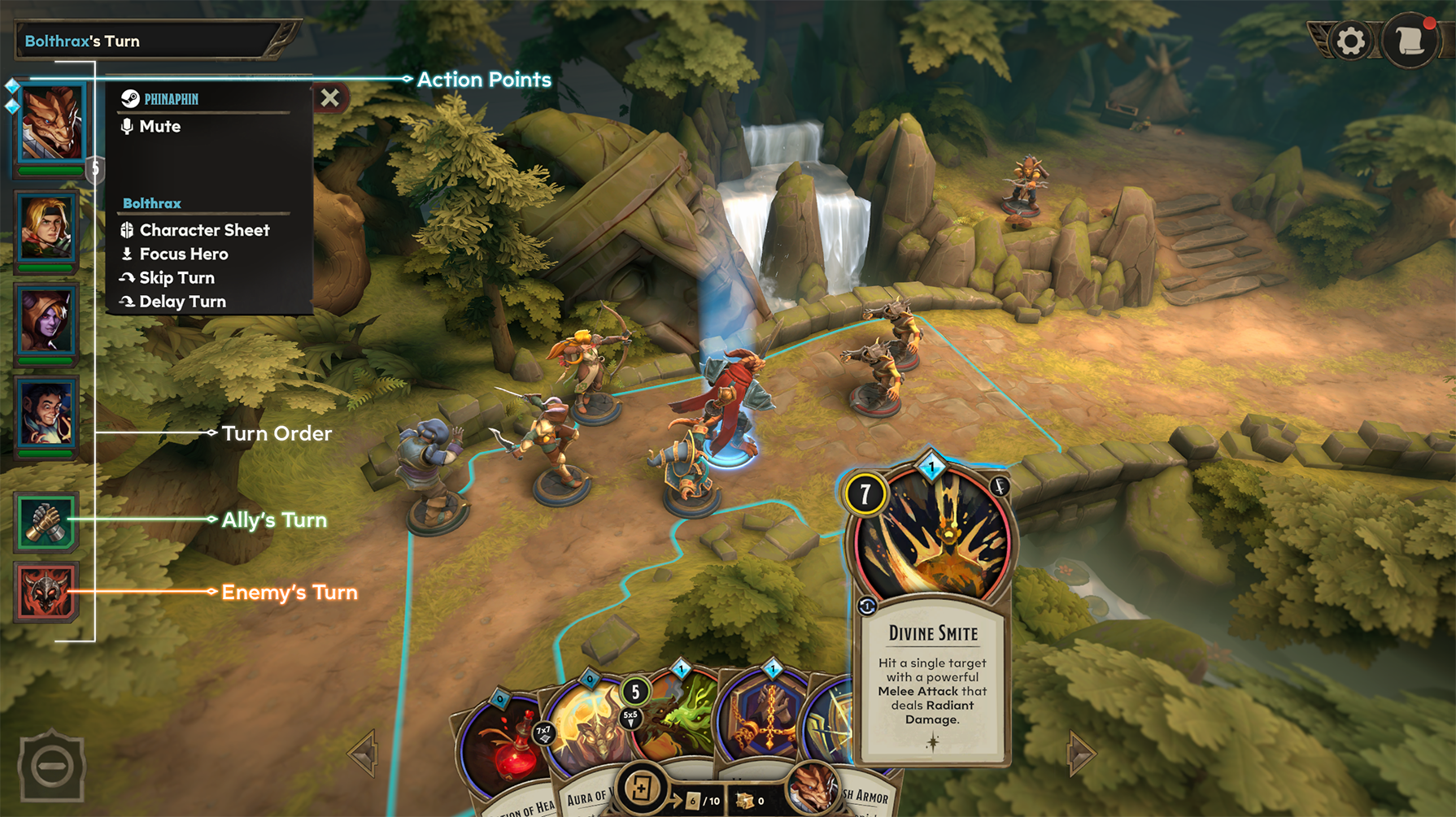Viewport: 1456px width, 817px height.
Task: Click the zoom-out minus button
Action: click(x=51, y=767)
